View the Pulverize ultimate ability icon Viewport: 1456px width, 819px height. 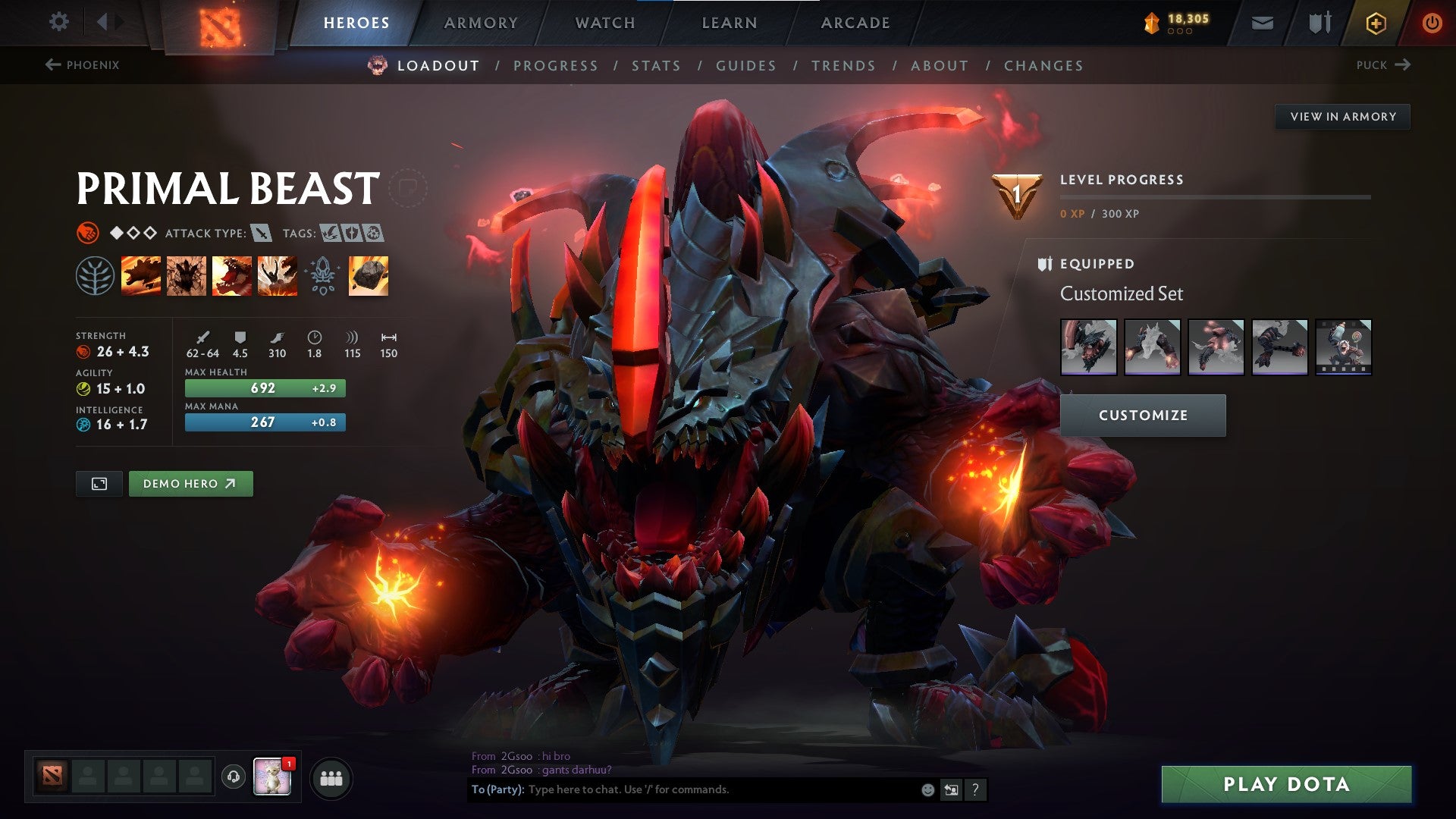pos(277,277)
